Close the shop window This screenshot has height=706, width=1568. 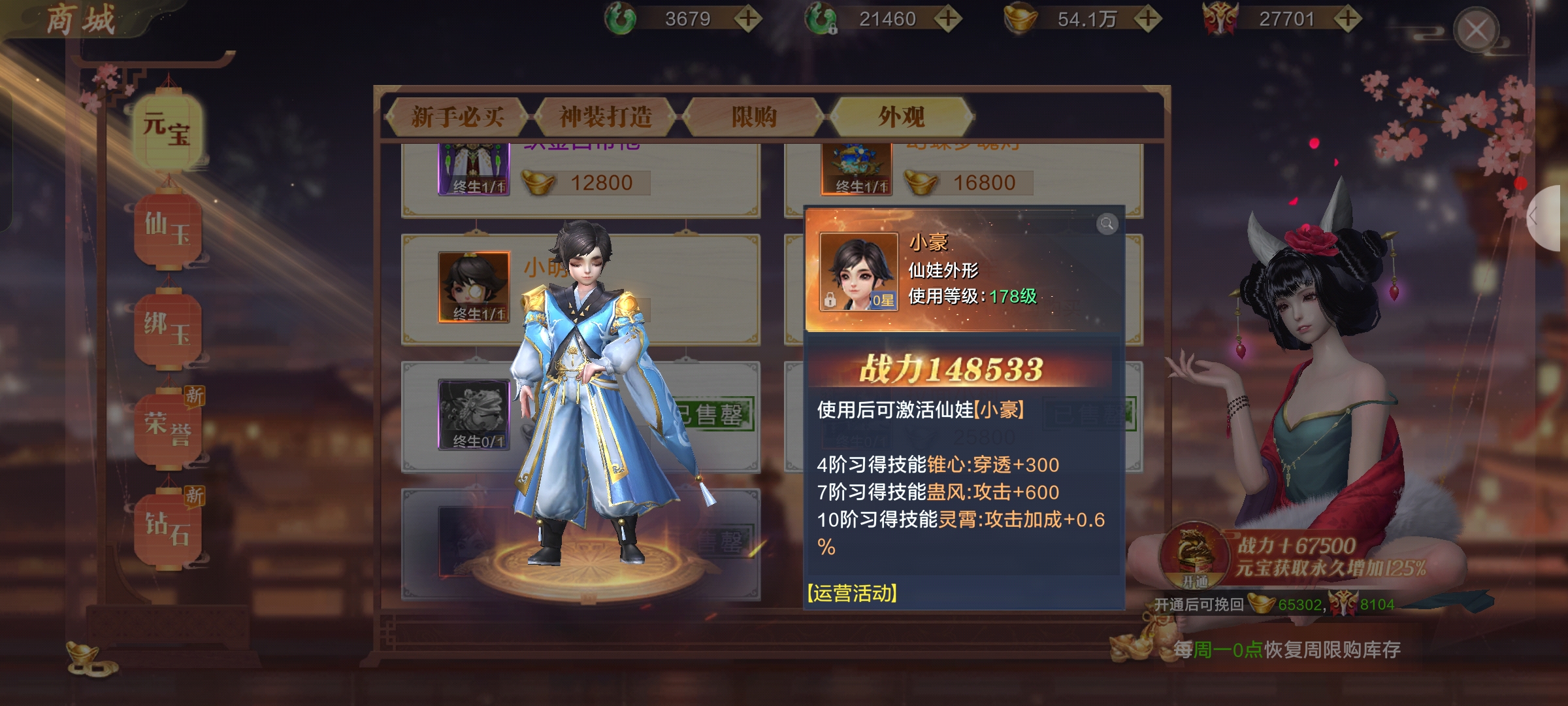click(1475, 30)
